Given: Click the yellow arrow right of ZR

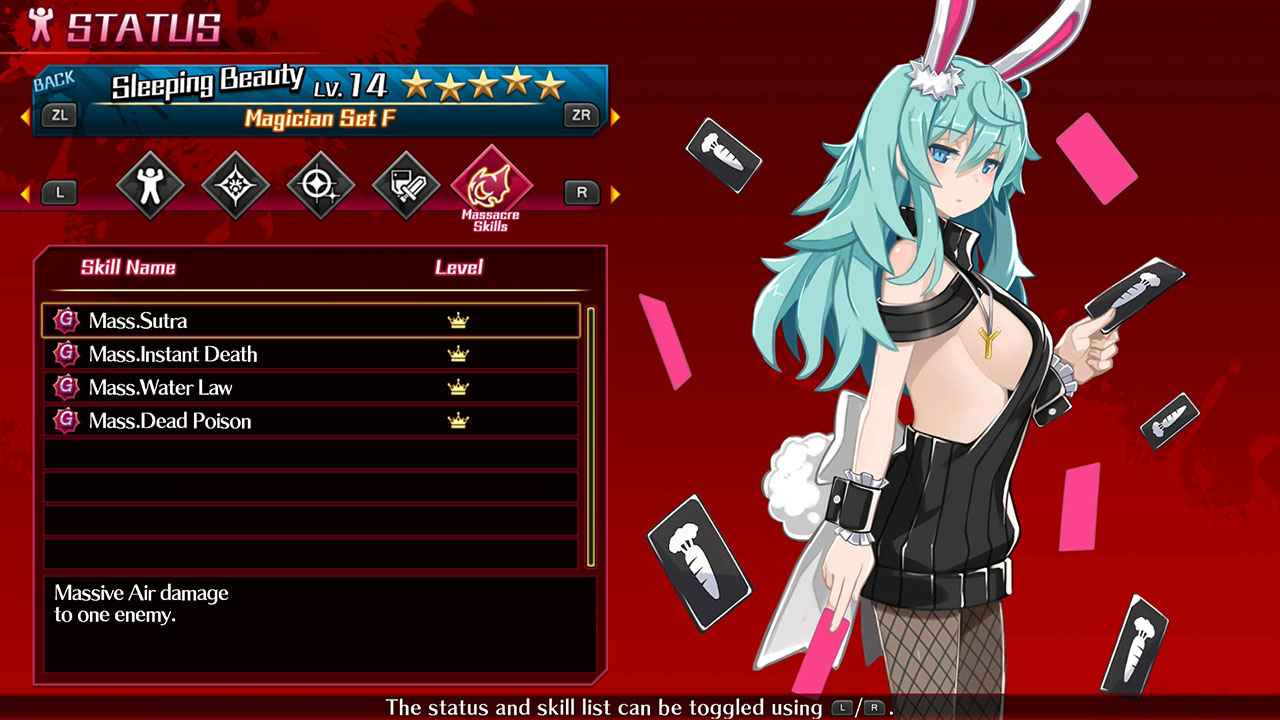Looking at the screenshot, I should 616,115.
